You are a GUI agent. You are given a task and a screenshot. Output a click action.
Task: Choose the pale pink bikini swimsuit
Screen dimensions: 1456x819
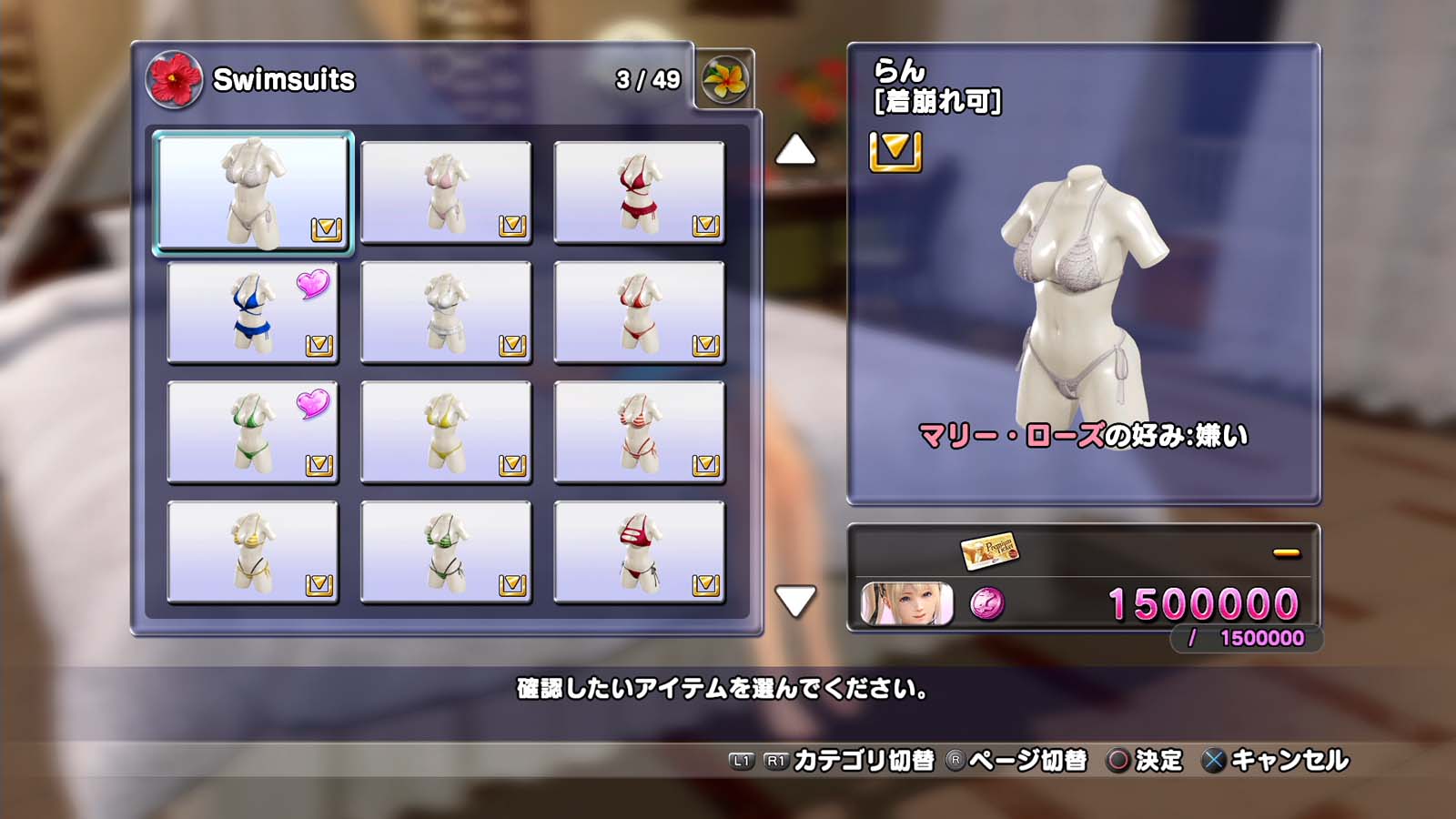(446, 192)
